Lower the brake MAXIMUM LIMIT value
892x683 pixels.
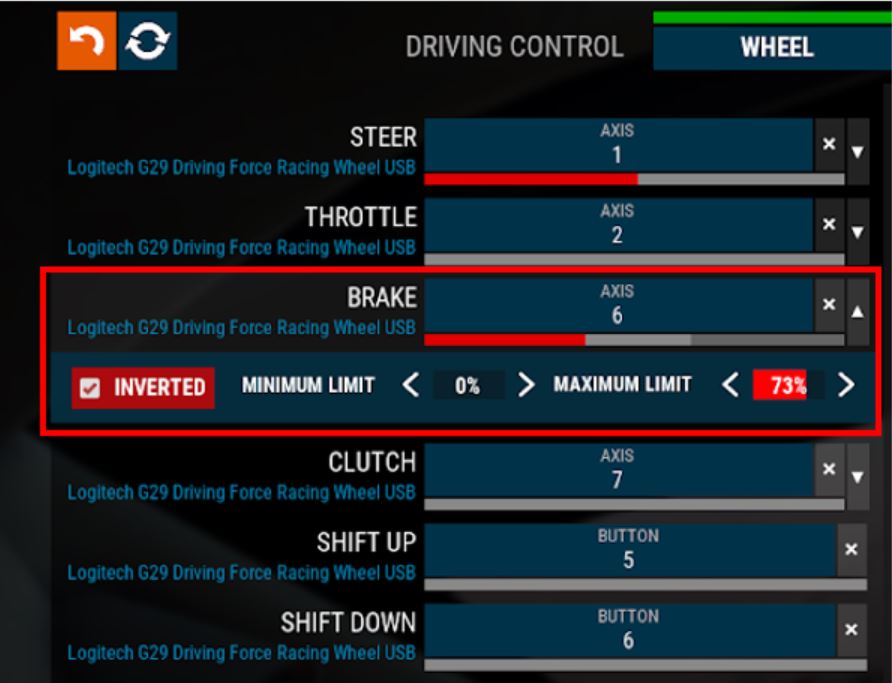[x=730, y=385]
